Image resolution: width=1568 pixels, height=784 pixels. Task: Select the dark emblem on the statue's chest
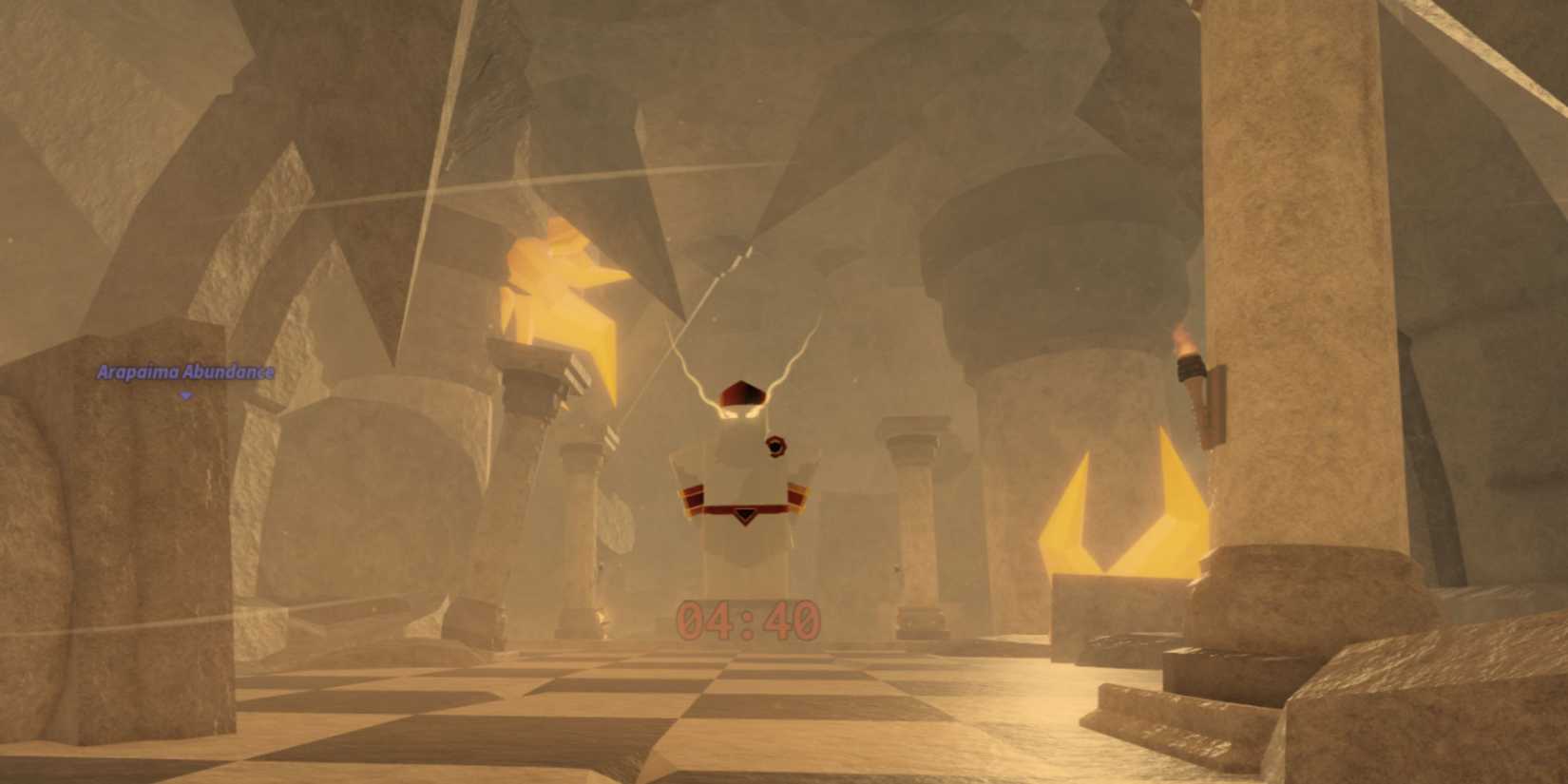click(777, 447)
